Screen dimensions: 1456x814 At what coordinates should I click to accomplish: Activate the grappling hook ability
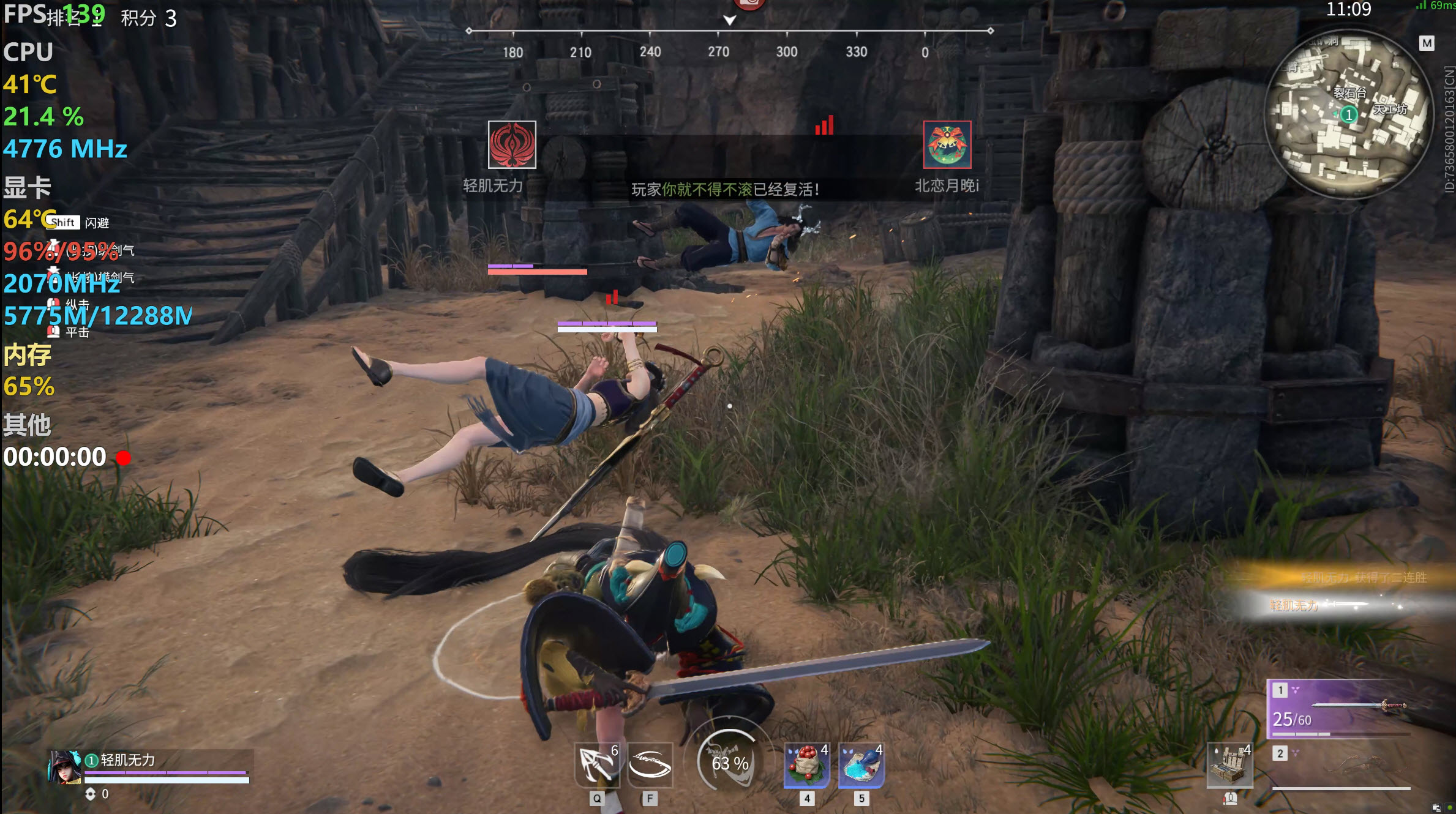[596, 765]
